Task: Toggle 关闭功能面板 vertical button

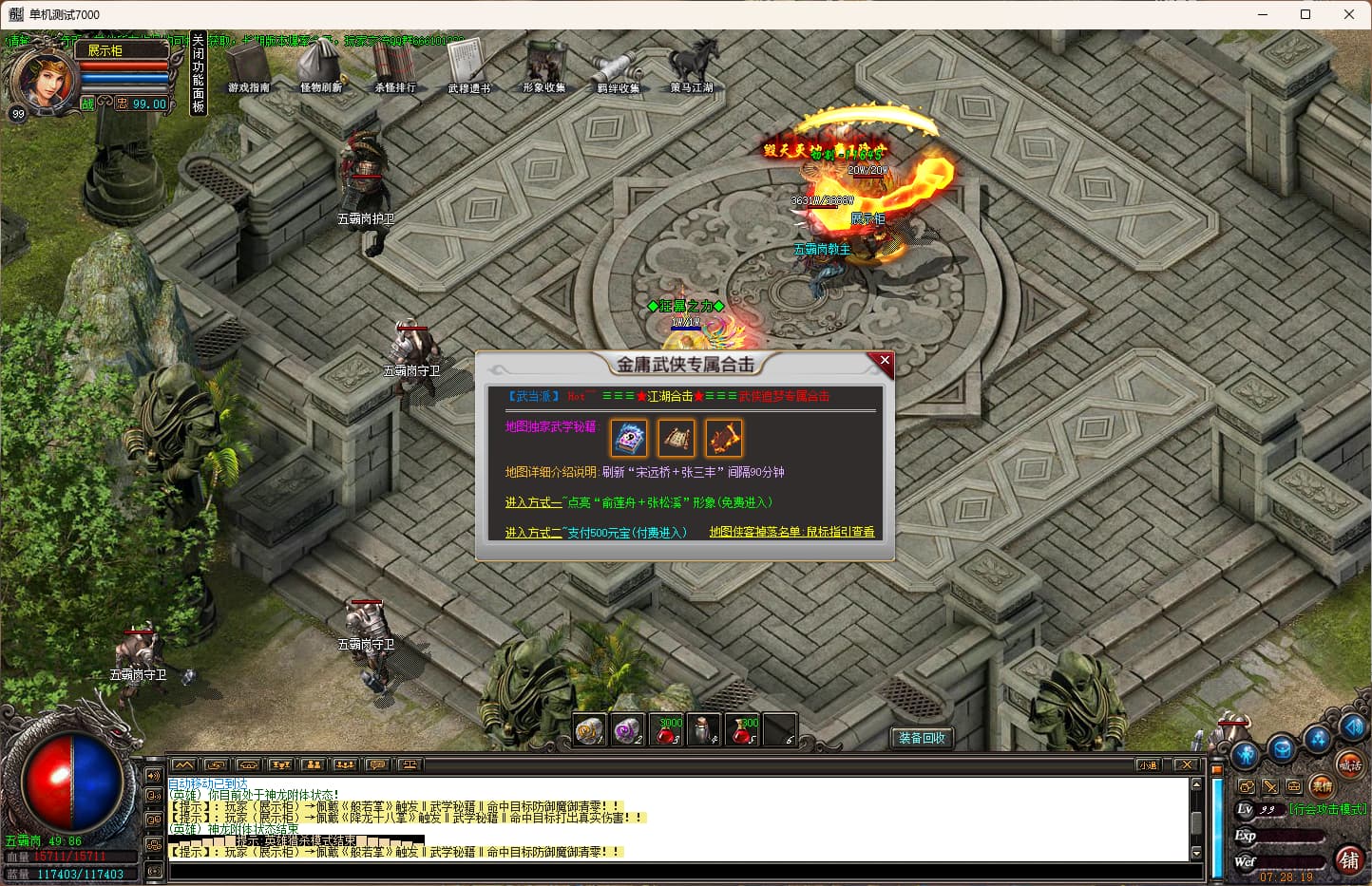Action: click(x=199, y=73)
